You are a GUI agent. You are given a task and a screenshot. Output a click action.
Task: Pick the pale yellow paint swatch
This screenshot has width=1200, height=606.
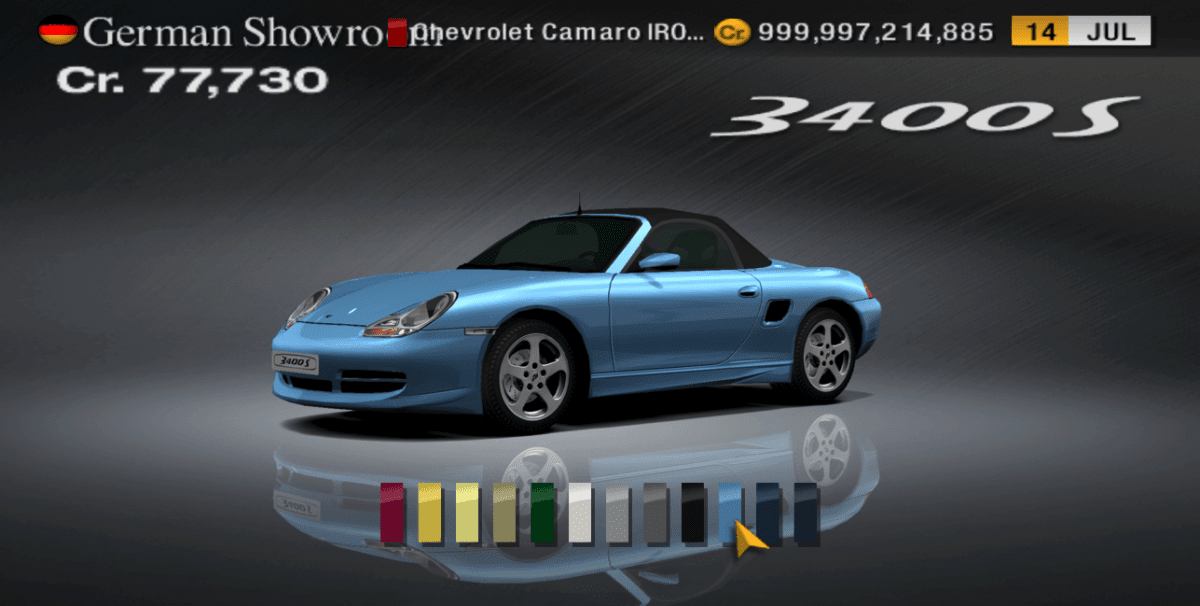467,512
